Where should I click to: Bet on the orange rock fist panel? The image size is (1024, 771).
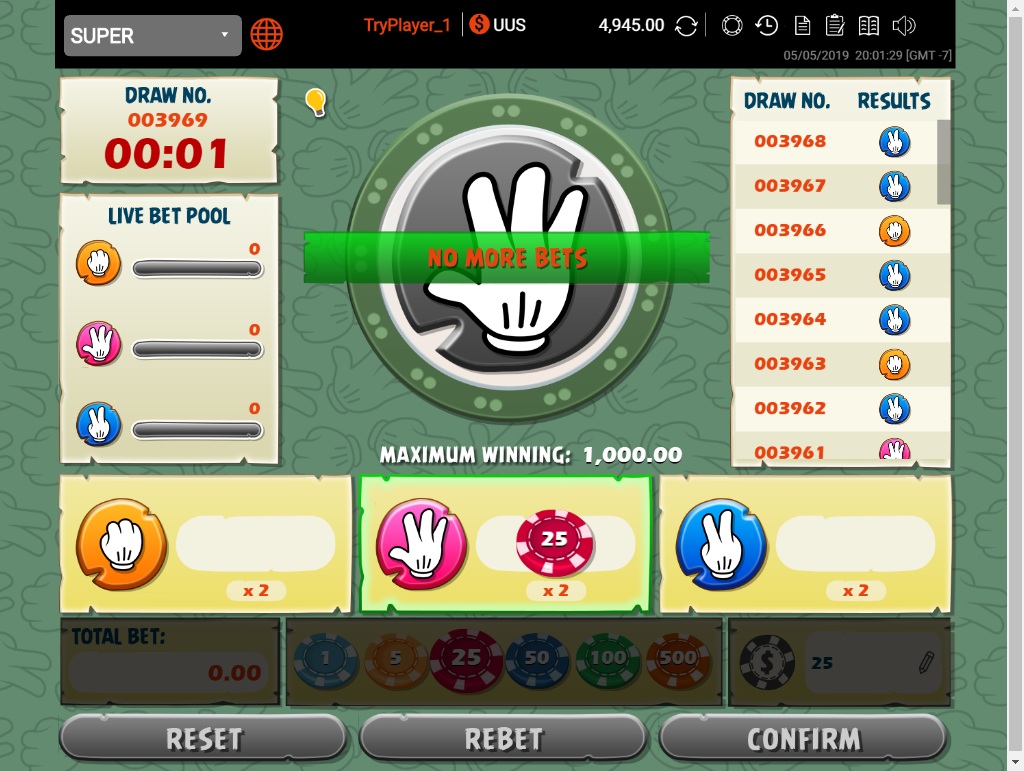[x=206, y=545]
